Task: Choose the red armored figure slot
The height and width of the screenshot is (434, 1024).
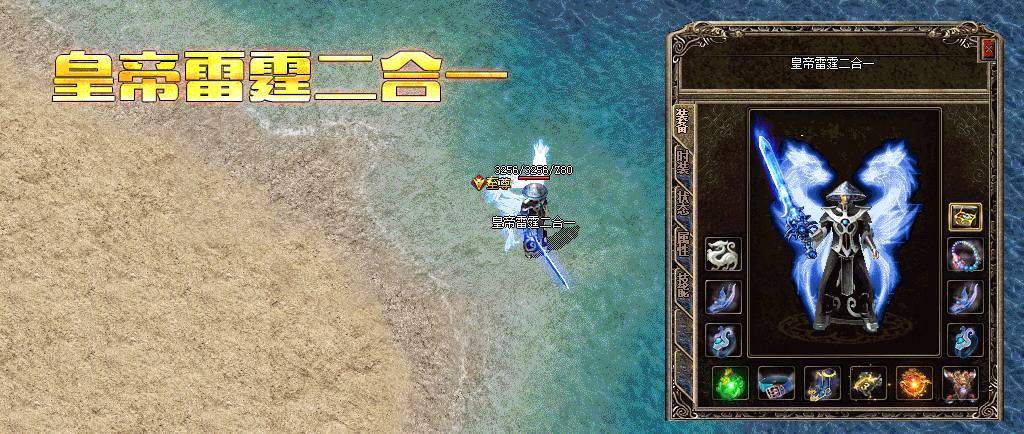Action: (959, 383)
